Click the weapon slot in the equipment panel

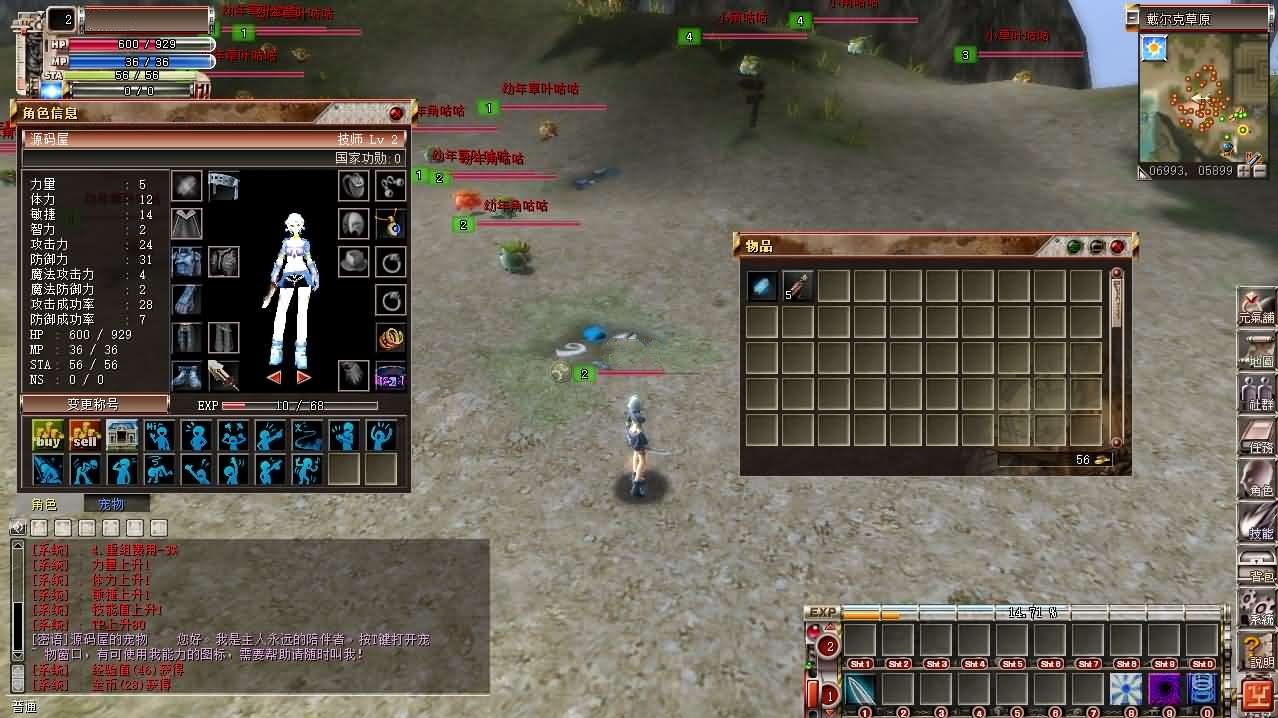pyautogui.click(x=222, y=376)
